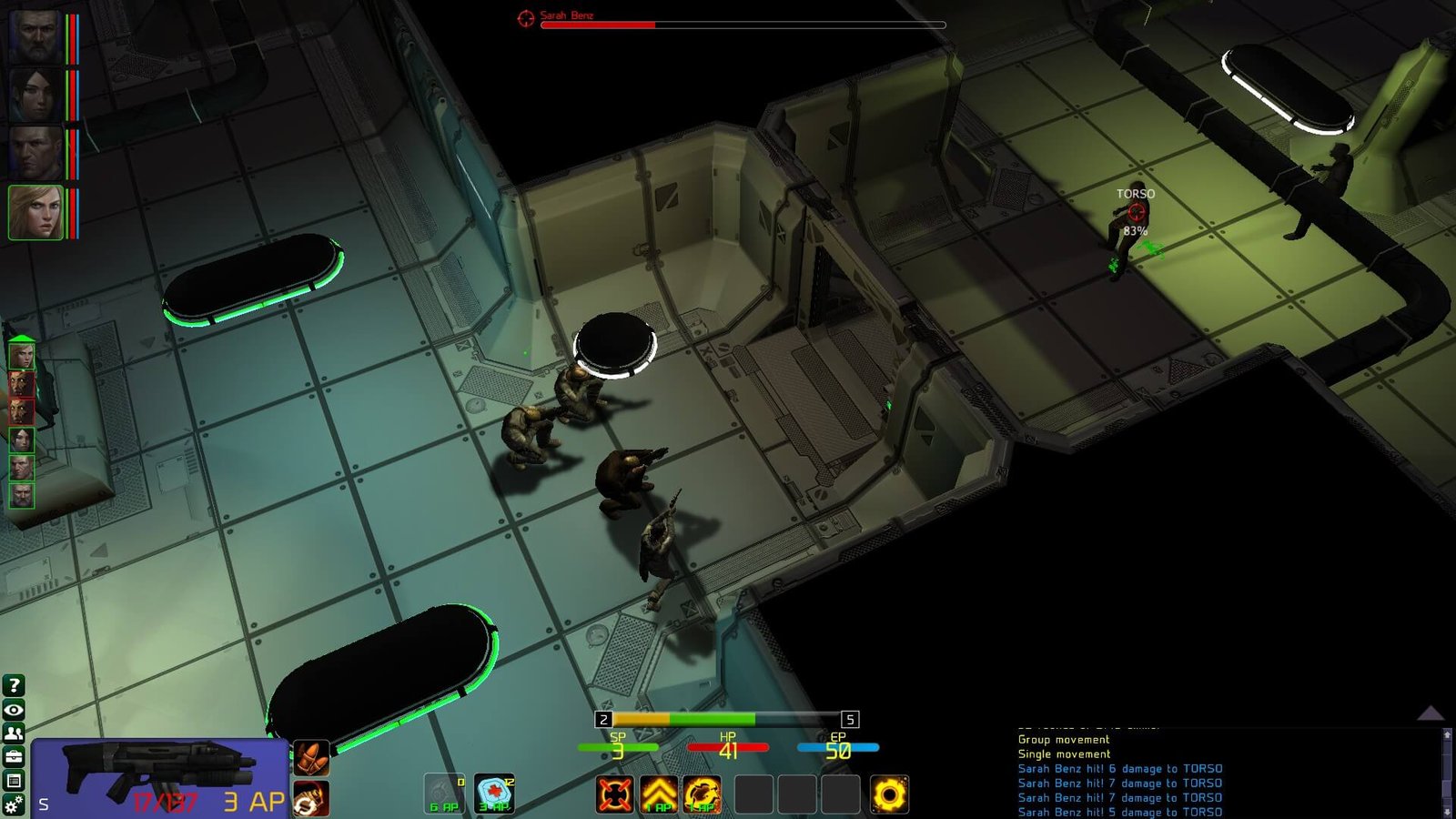Viewport: 1456px width, 819px height.
Task: Open the gears settings button
Action: pos(14,804)
